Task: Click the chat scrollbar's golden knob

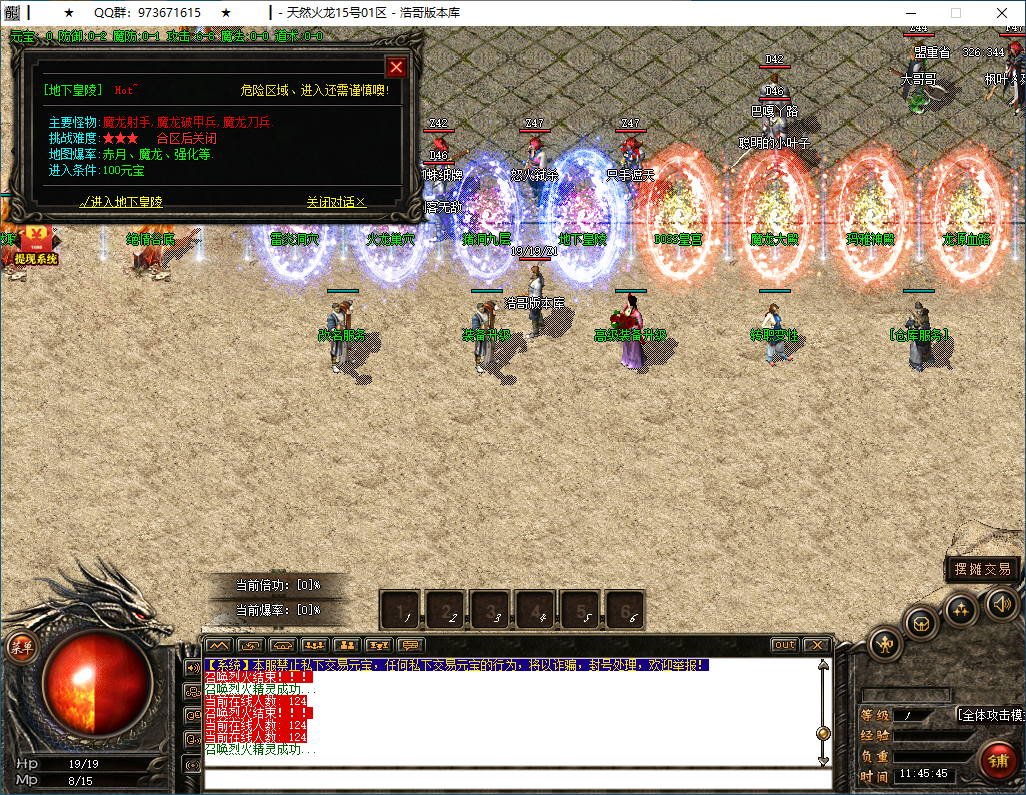Action: 823,733
